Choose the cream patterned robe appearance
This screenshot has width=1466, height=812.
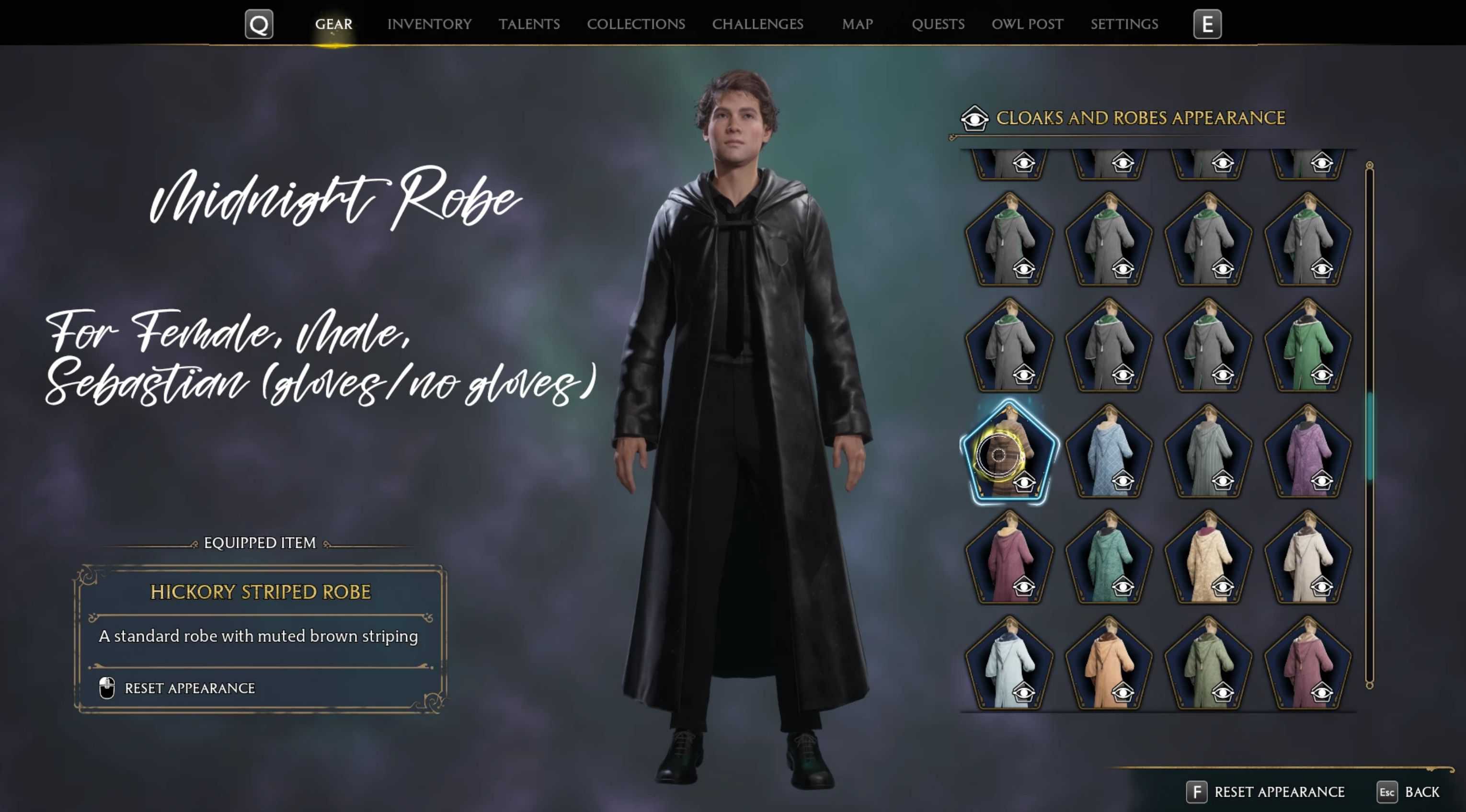click(x=1208, y=559)
